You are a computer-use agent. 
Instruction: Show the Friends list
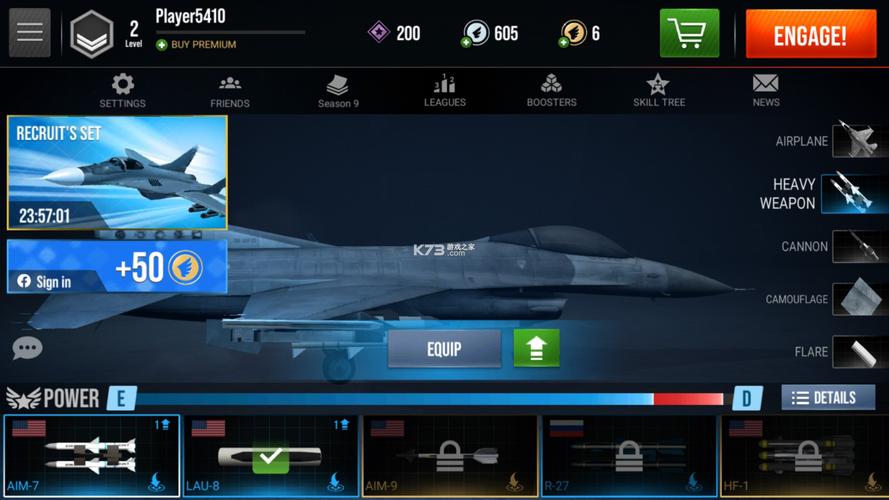pyautogui.click(x=230, y=90)
